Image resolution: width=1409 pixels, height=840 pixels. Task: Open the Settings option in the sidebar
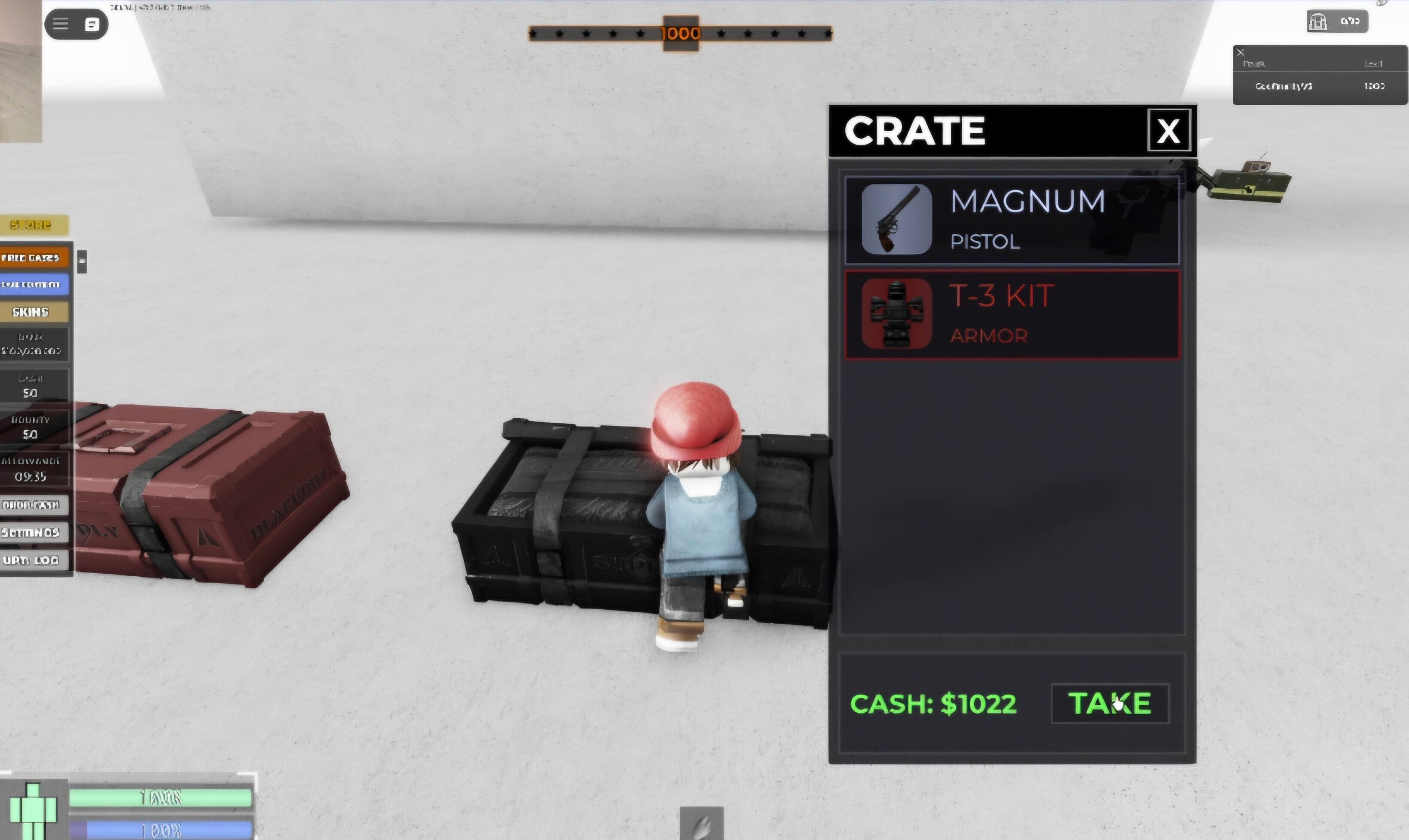[31, 532]
